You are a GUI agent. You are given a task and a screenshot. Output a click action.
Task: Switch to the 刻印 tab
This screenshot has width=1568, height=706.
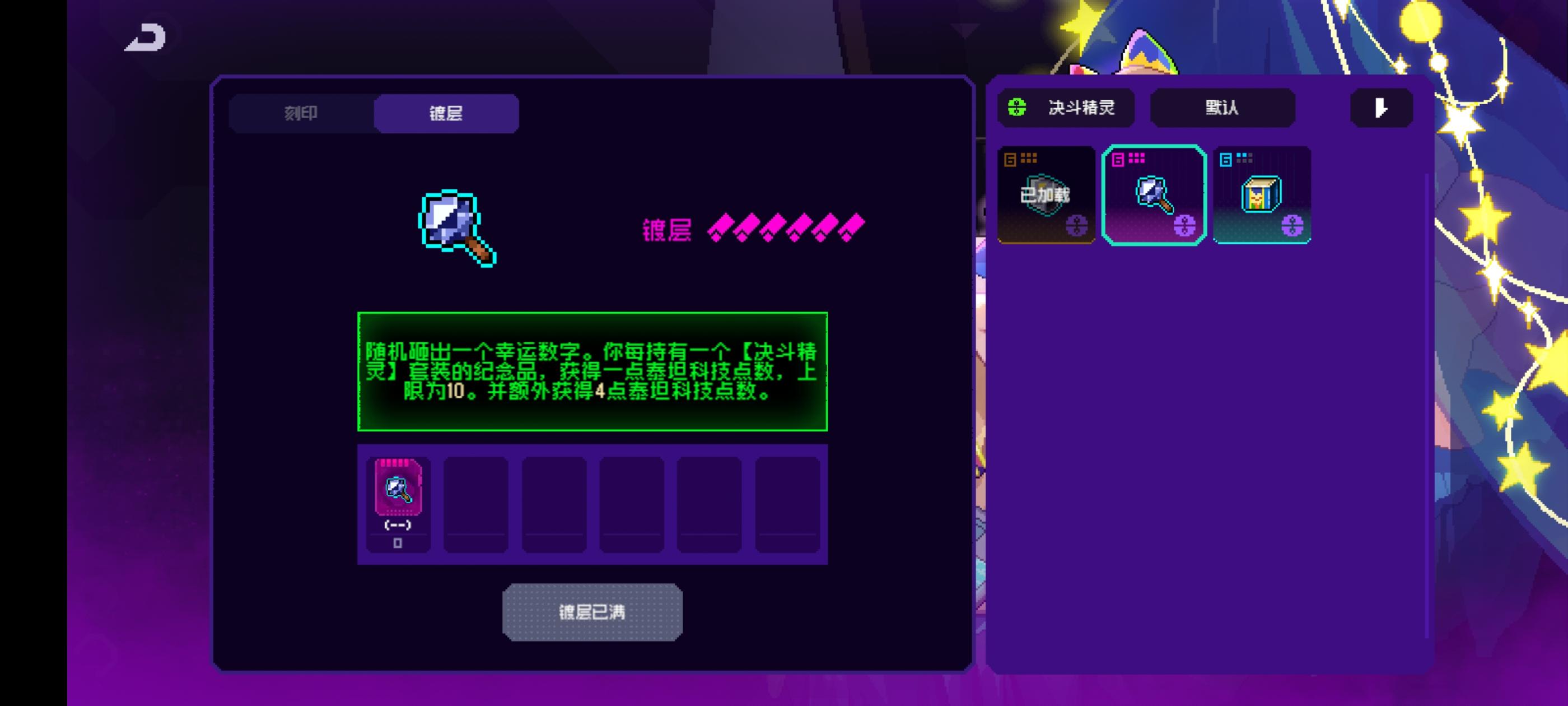301,113
